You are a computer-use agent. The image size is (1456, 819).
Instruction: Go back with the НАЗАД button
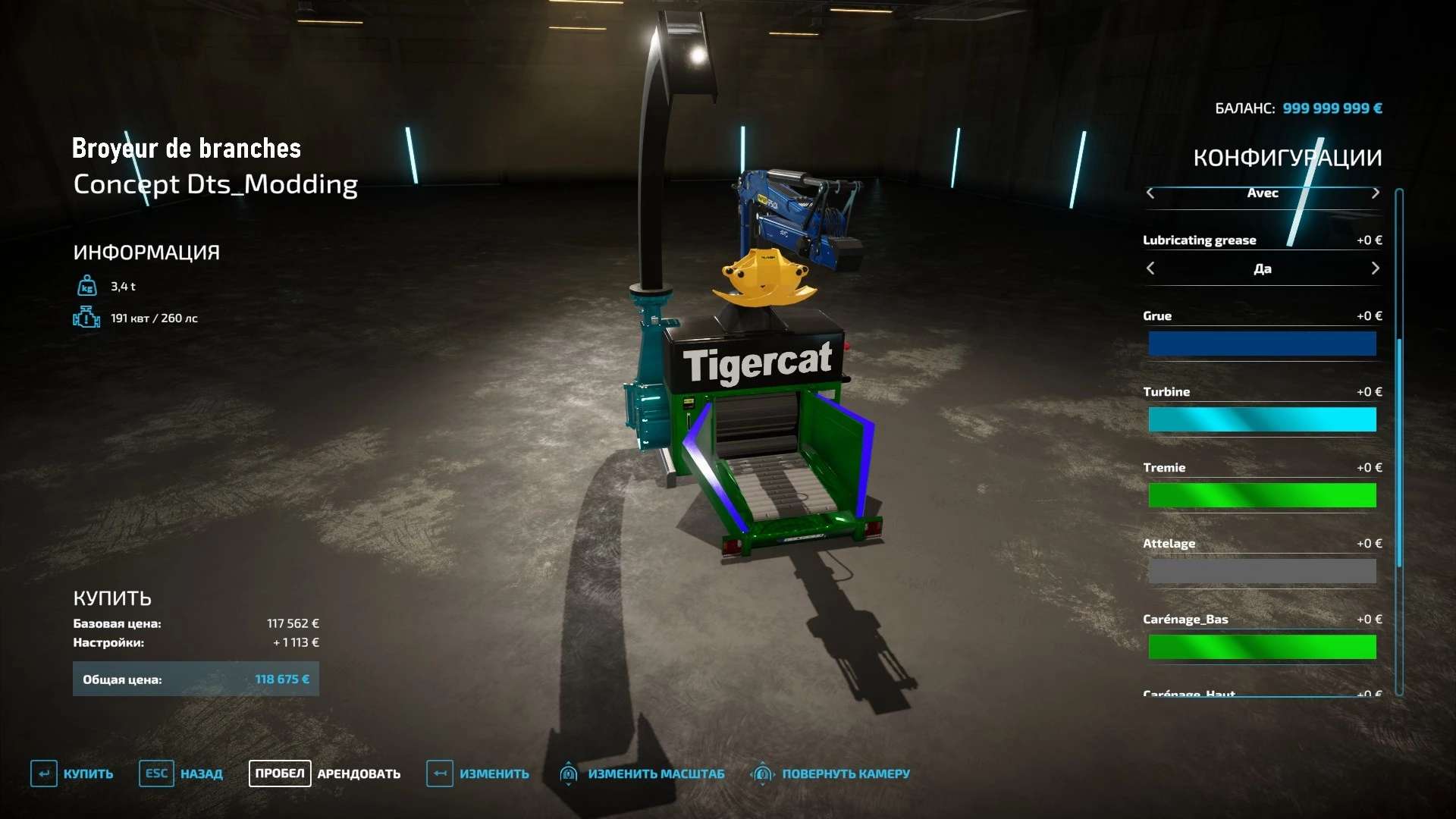(x=181, y=773)
